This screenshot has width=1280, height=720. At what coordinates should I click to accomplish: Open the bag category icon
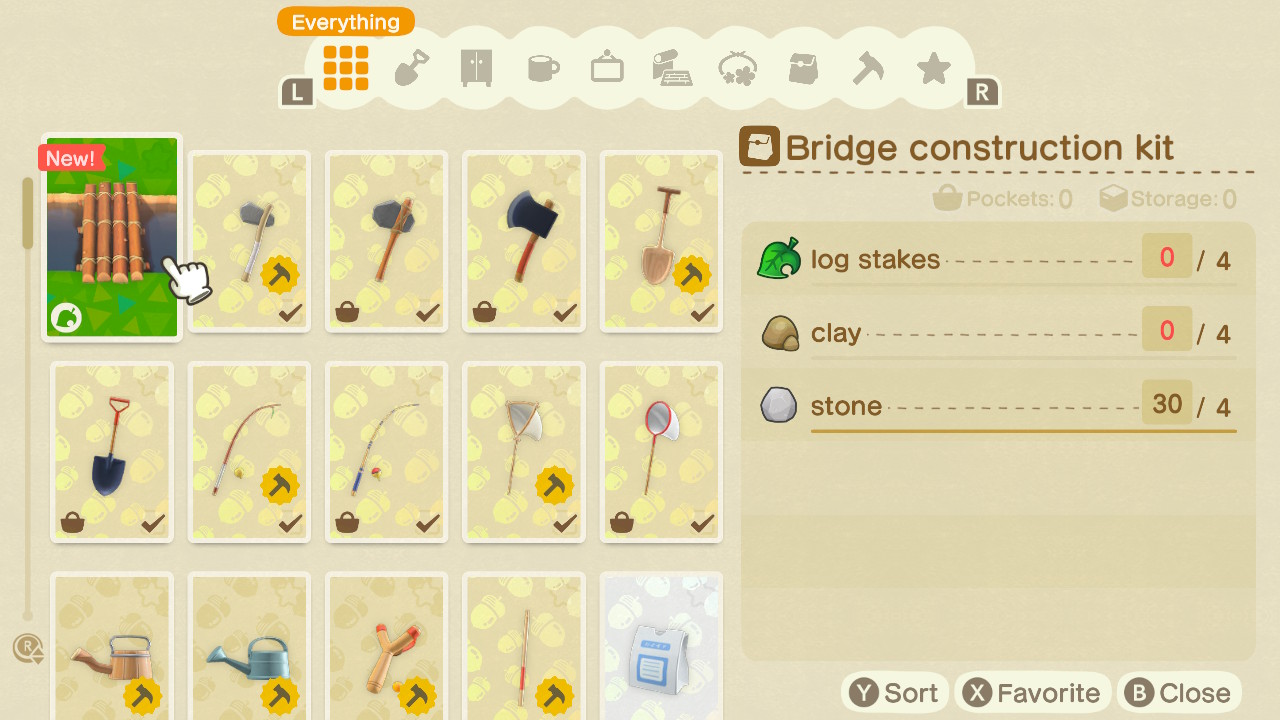pos(802,68)
